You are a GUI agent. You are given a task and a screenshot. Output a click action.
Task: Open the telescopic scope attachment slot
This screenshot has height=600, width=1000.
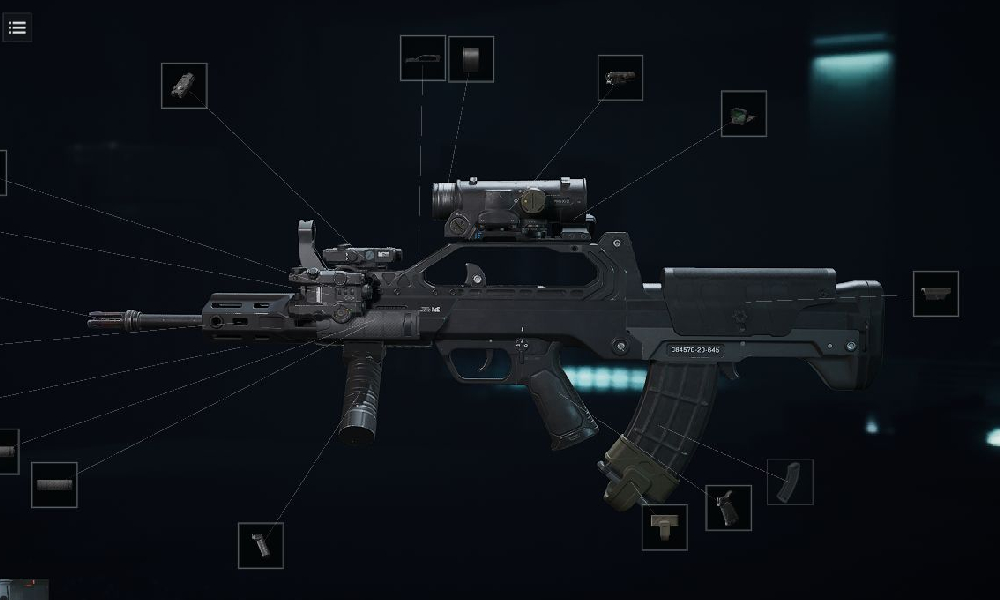(x=620, y=78)
